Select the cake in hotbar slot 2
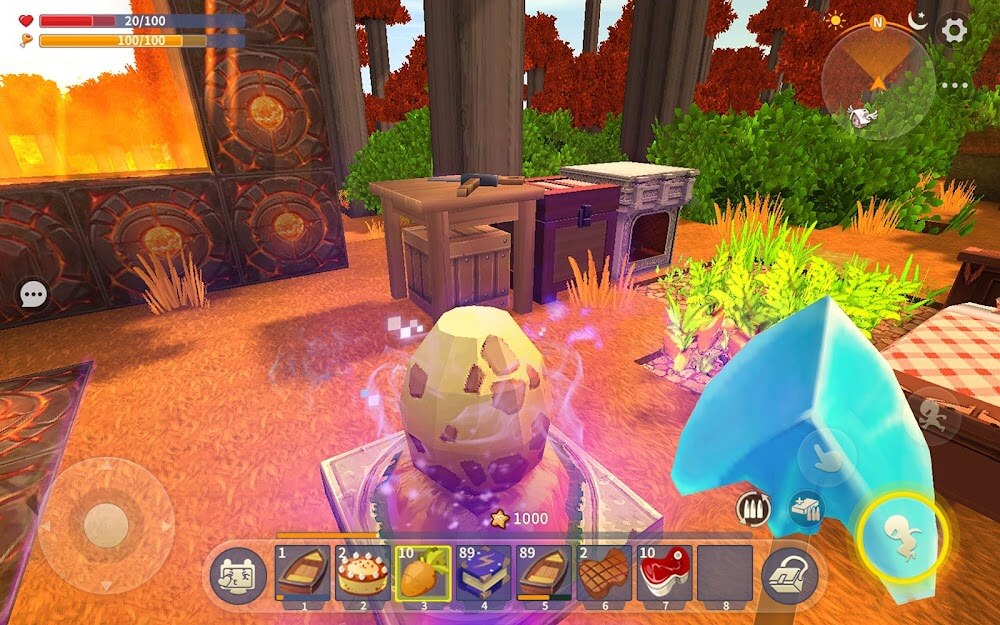1000x625 pixels. click(x=363, y=574)
